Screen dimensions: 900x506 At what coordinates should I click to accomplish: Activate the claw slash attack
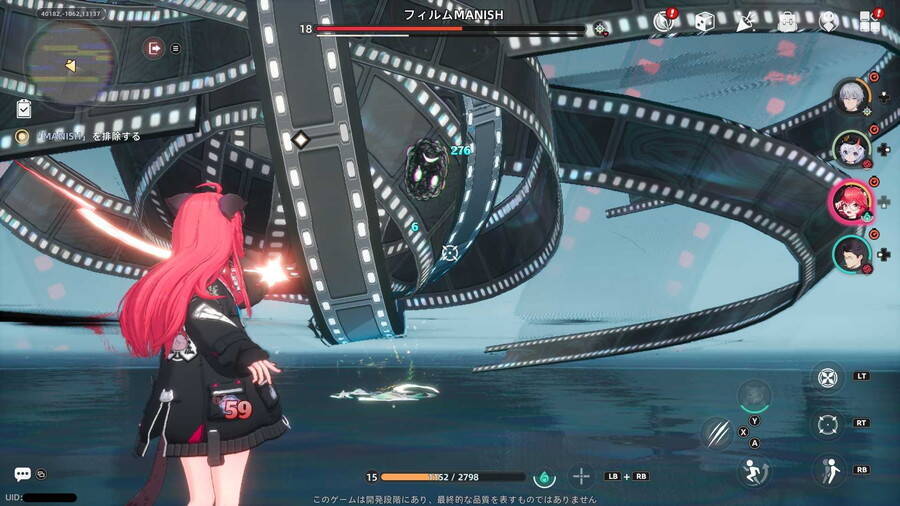717,433
